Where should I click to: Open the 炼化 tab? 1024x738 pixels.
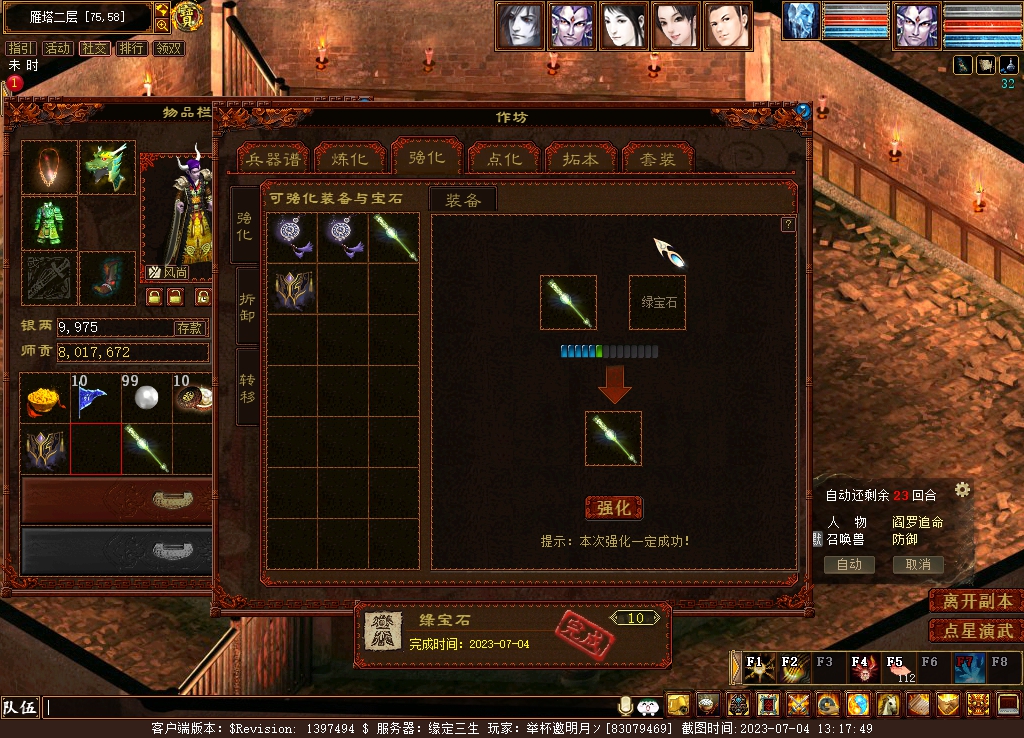pyautogui.click(x=349, y=159)
